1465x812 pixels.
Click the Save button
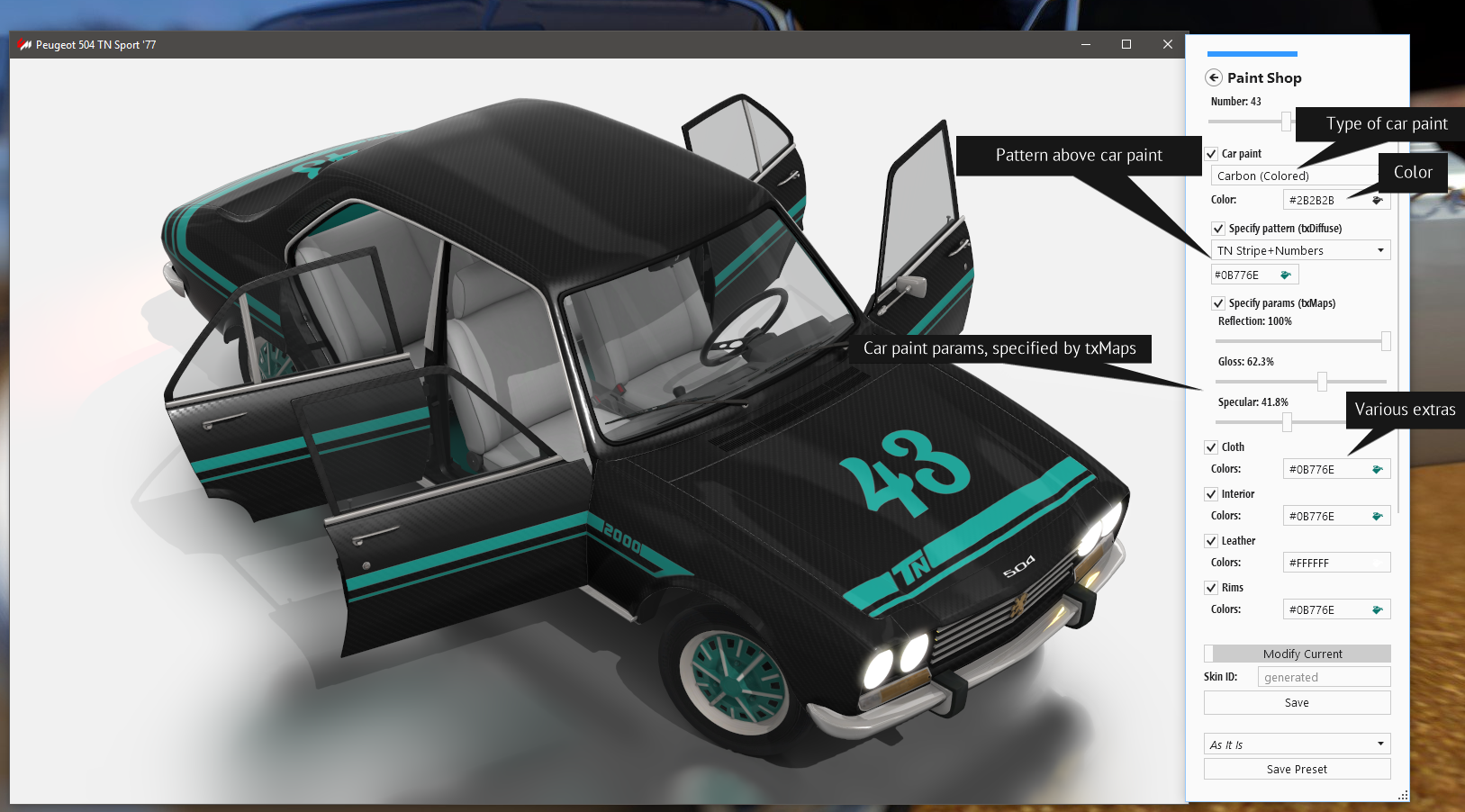[x=1297, y=702]
